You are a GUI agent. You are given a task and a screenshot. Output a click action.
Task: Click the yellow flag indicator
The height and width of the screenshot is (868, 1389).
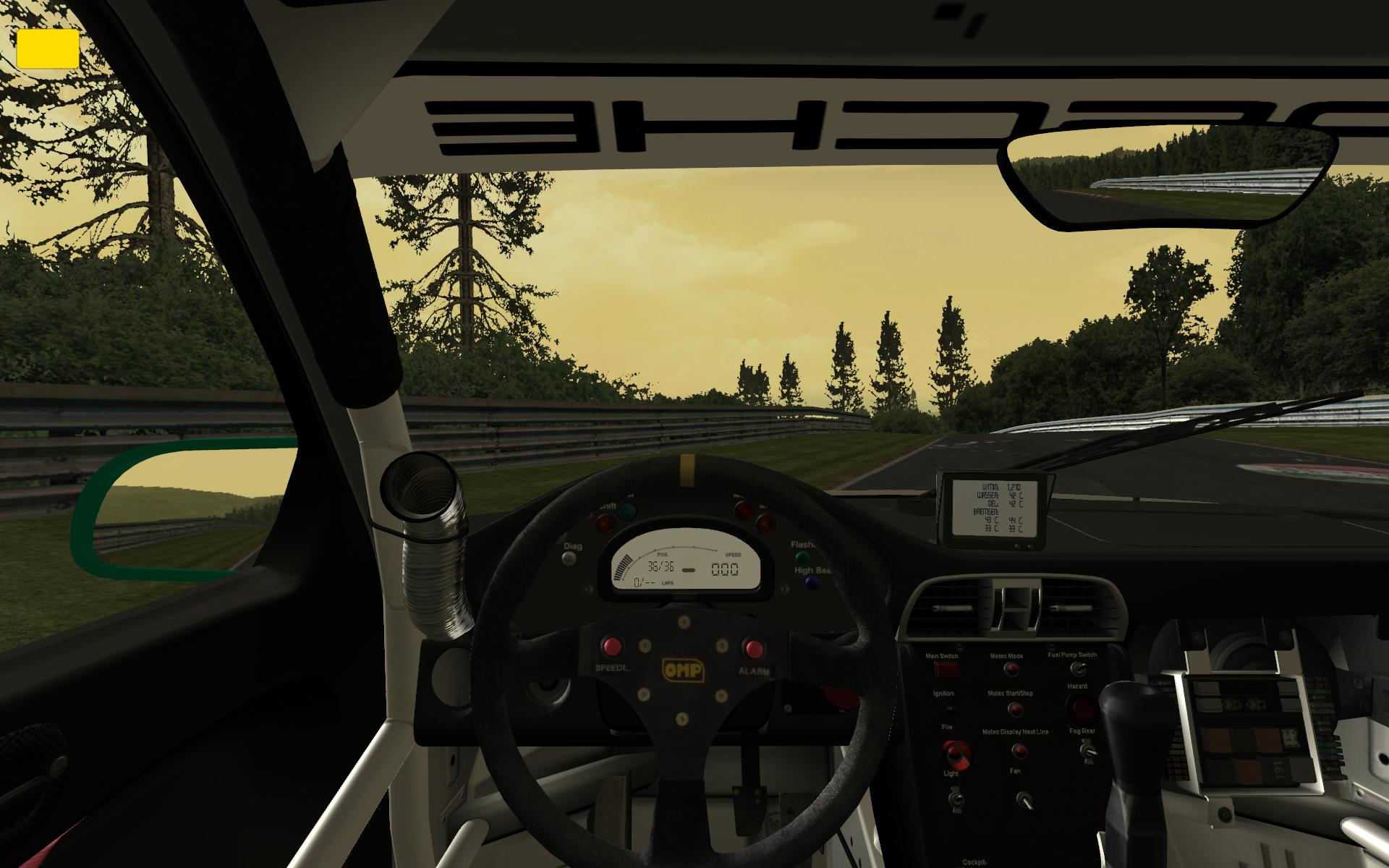coord(48,48)
